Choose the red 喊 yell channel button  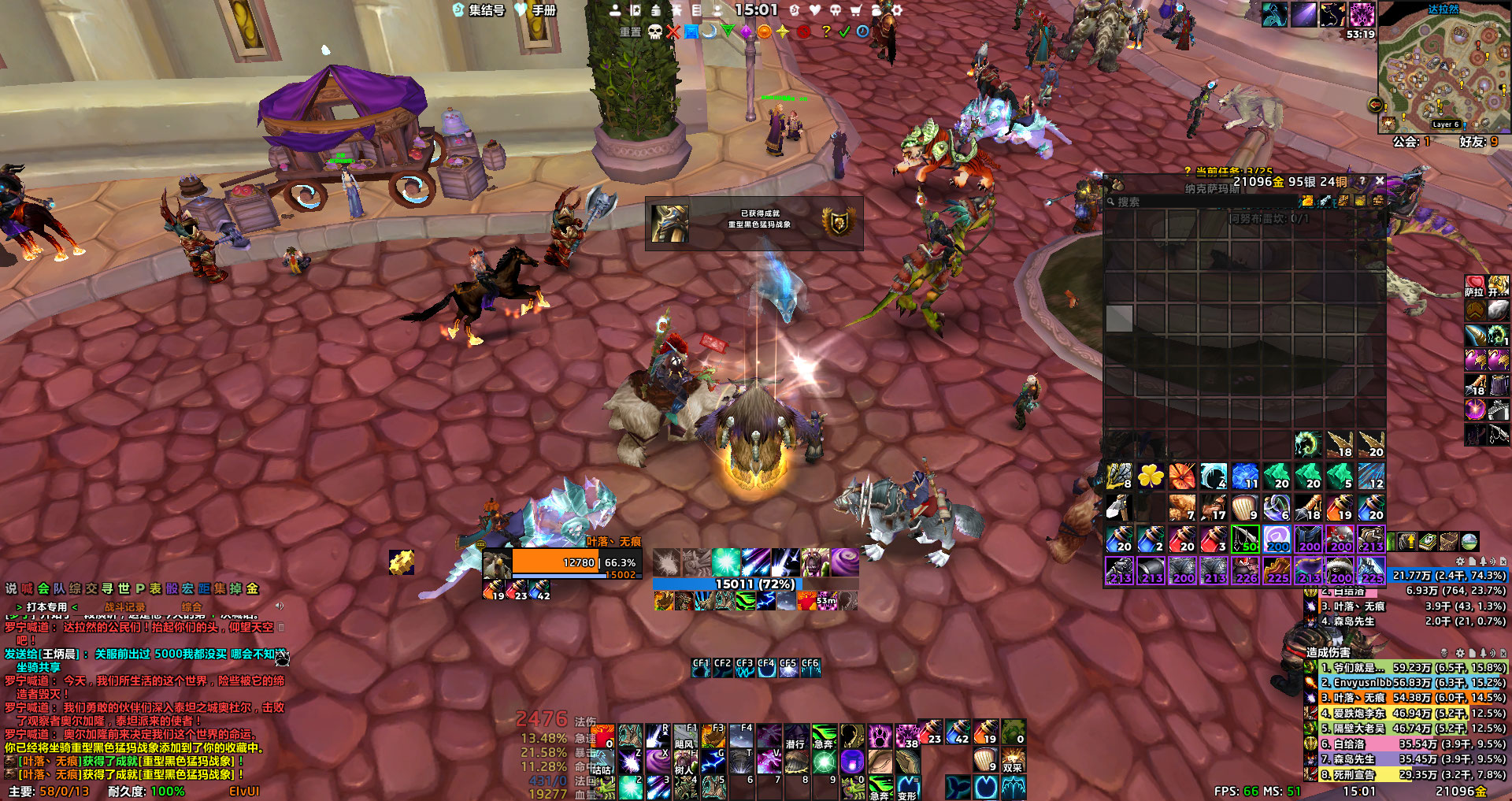tap(28, 588)
